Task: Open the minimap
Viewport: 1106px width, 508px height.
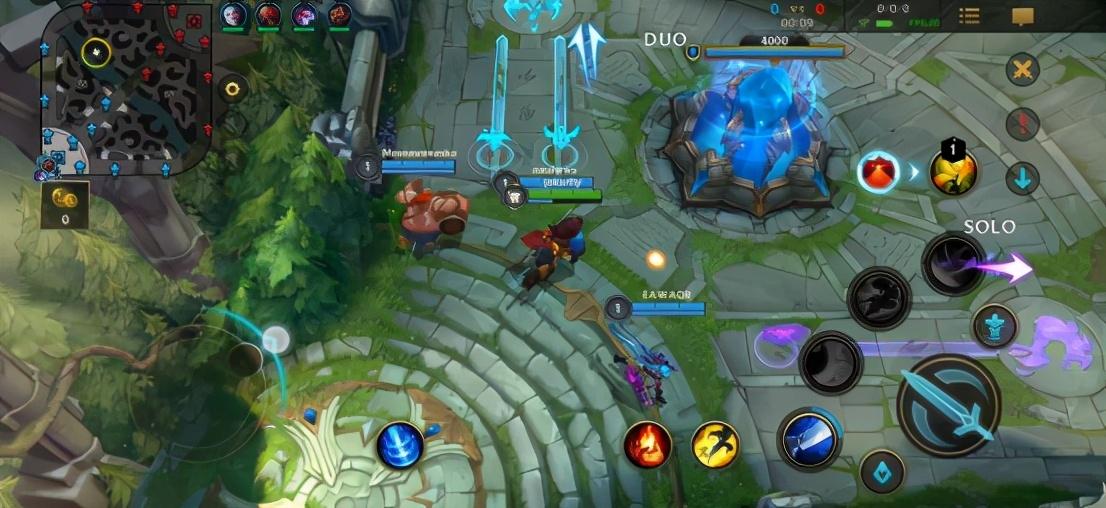Action: pyautogui.click(x=127, y=84)
